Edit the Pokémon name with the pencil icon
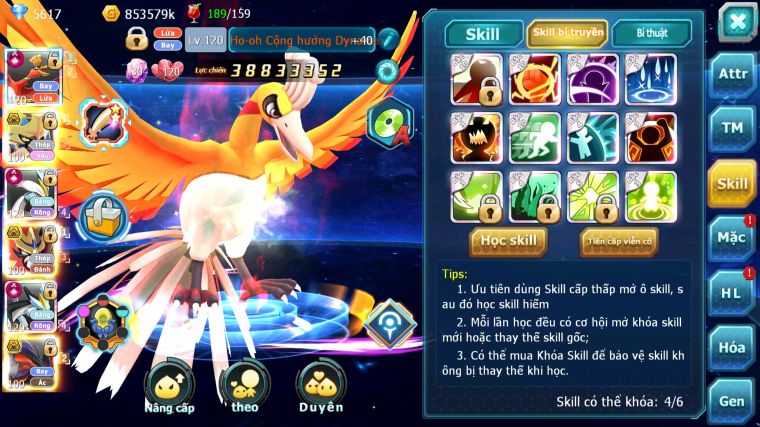The image size is (760, 427). point(387,41)
